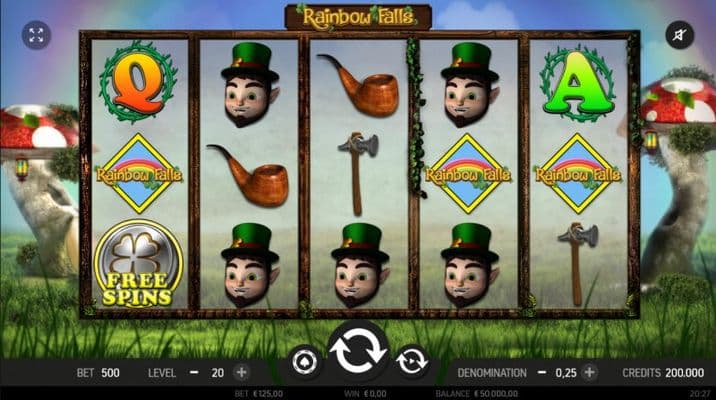Screen dimensions: 716x400
Task: Increase the bet level with the plus
Action: (241, 372)
